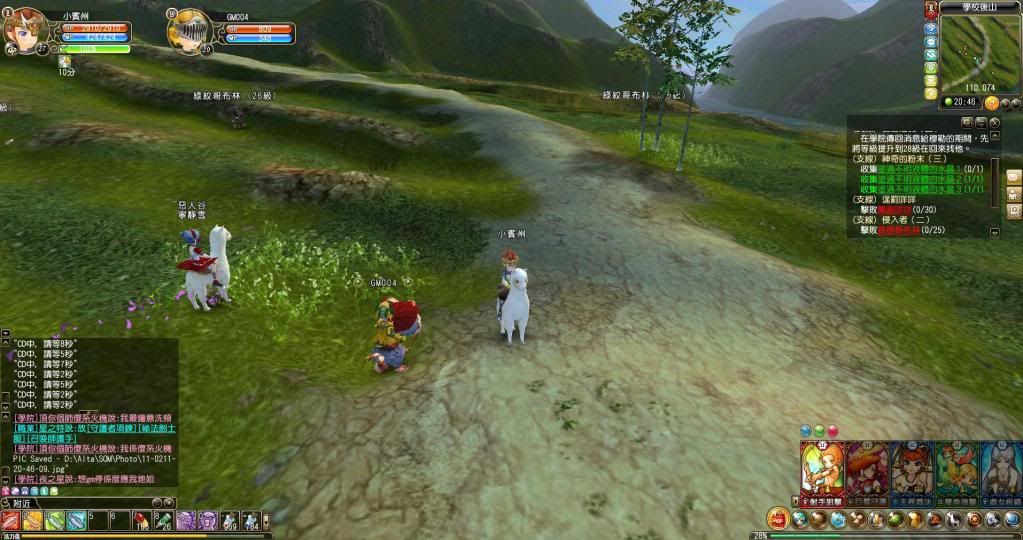This screenshot has width=1023, height=540.
Task: Use the yellow skill in the hotbar
Action: (33, 520)
